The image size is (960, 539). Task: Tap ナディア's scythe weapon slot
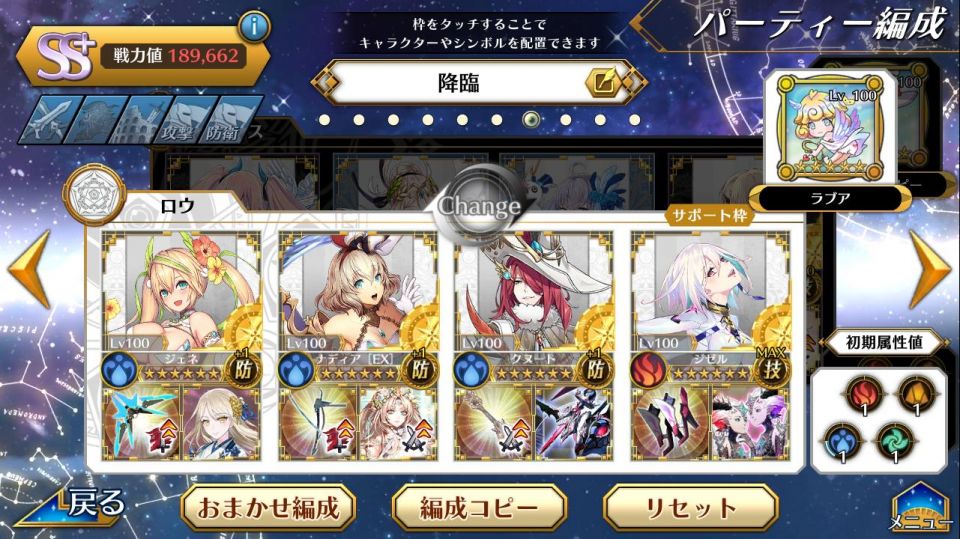tap(316, 423)
